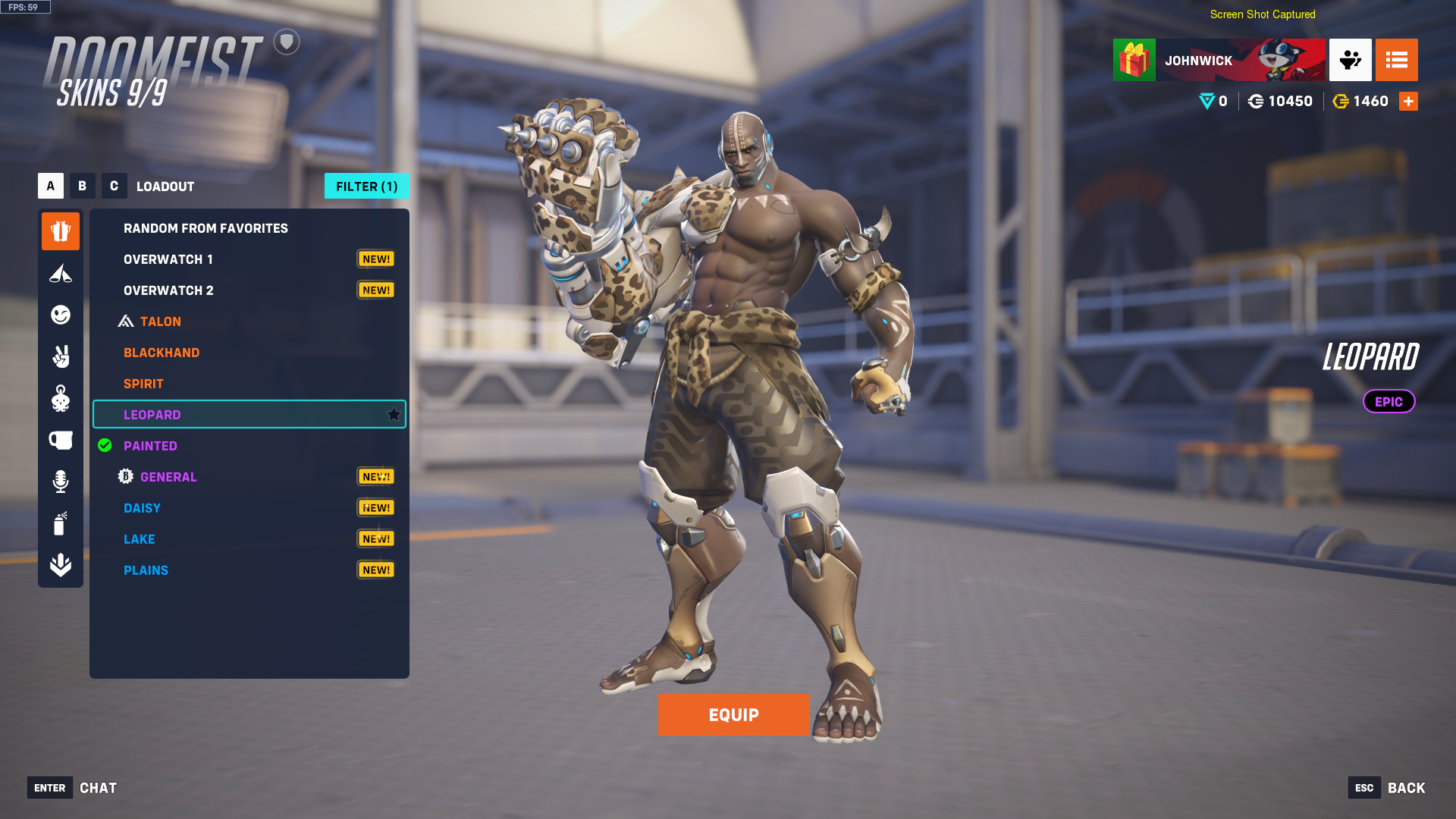The image size is (1456, 819).
Task: Open the Filter (1) options
Action: (366, 186)
